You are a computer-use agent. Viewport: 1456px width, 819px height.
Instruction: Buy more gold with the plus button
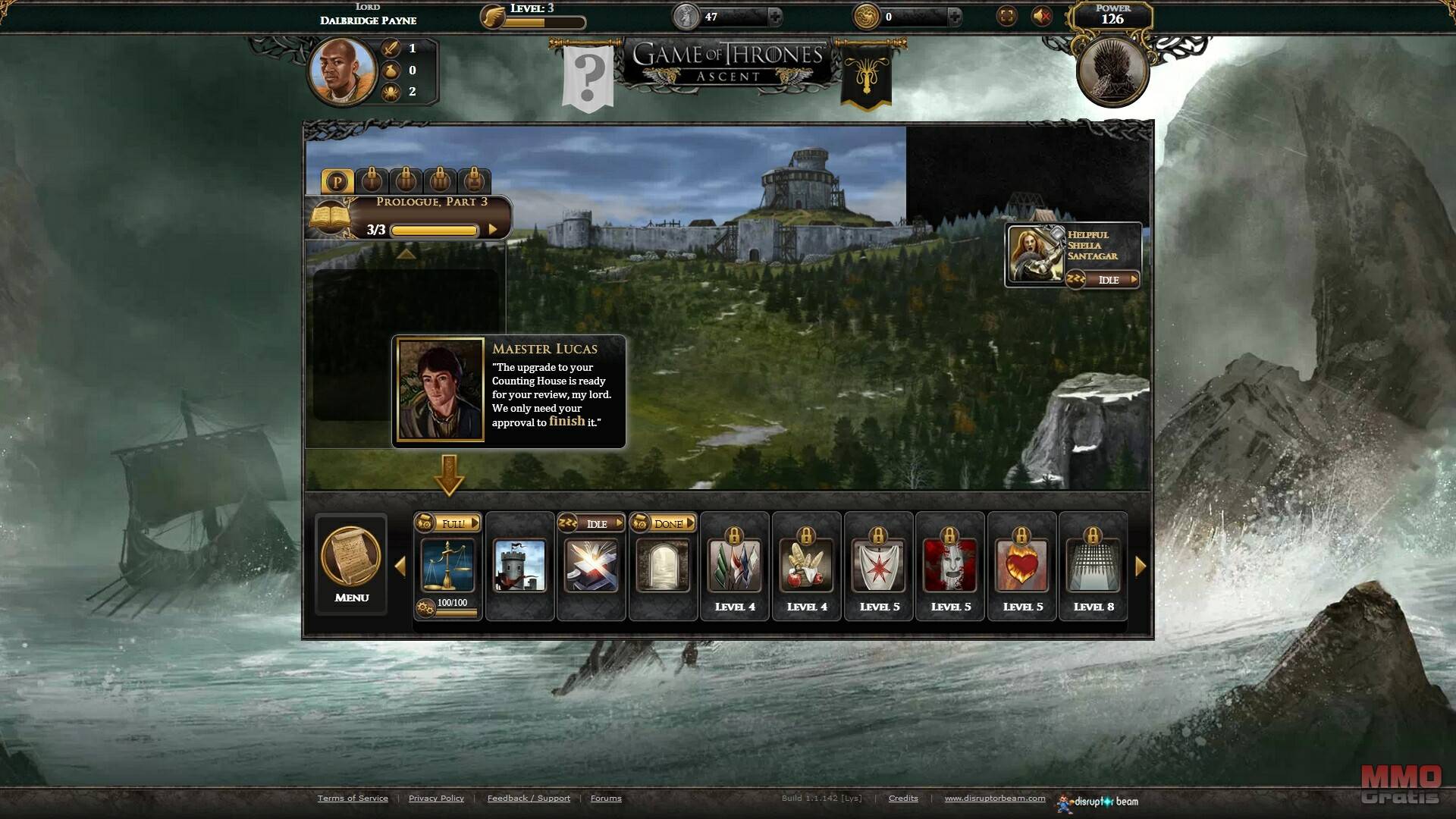[954, 17]
